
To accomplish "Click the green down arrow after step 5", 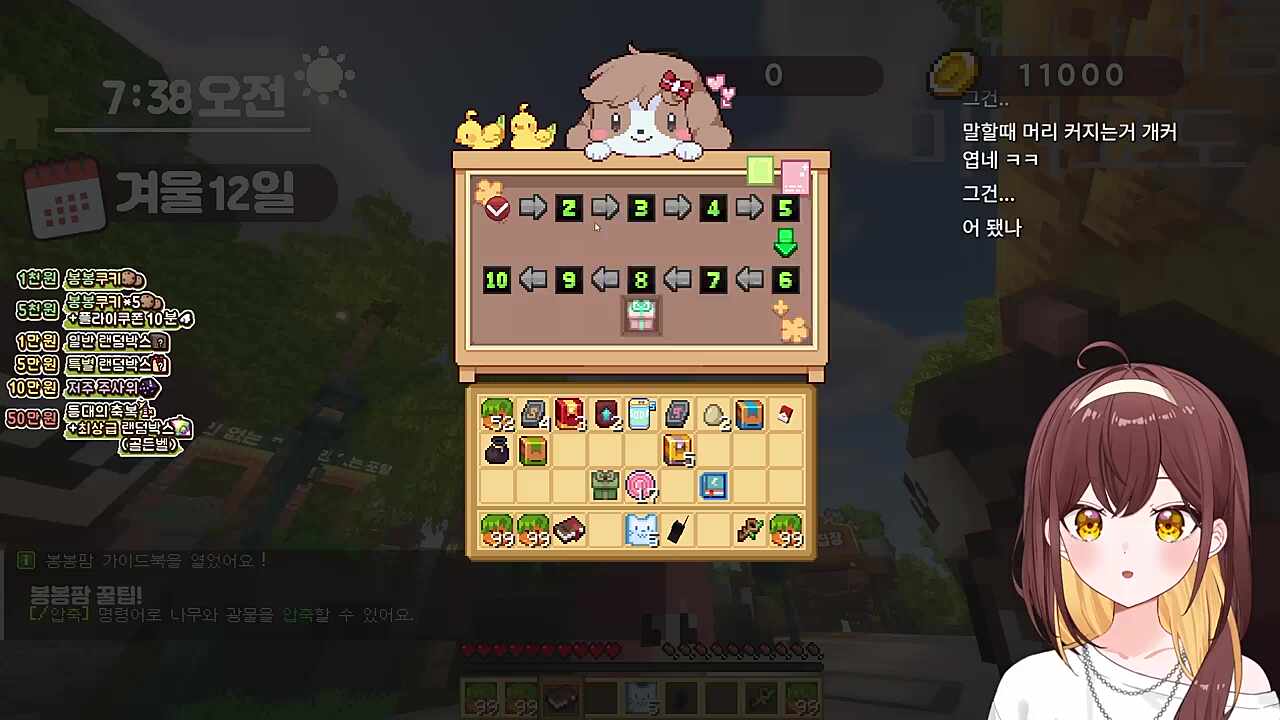I will (785, 243).
